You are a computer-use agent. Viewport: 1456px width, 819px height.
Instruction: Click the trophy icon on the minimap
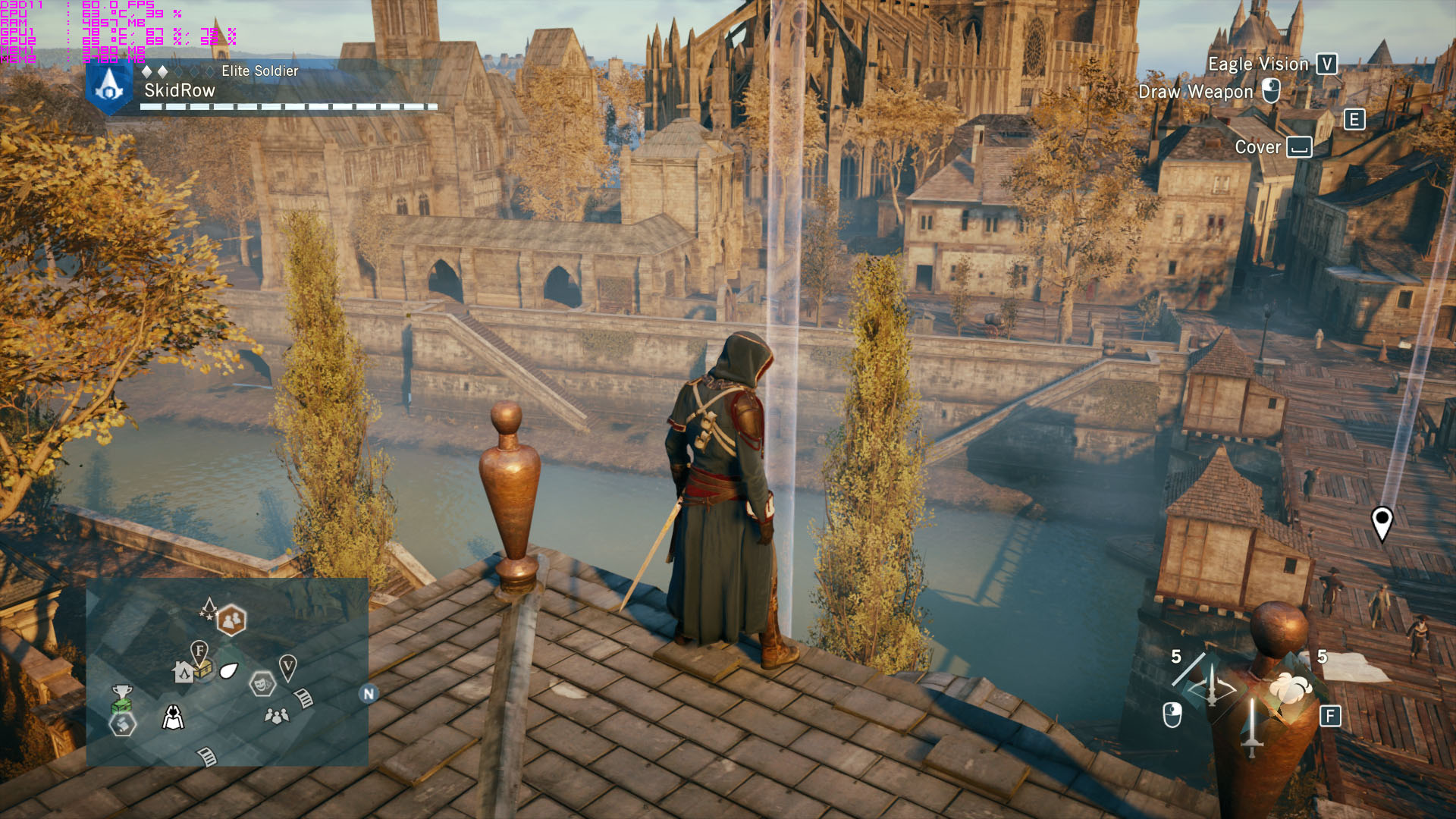coord(121,691)
